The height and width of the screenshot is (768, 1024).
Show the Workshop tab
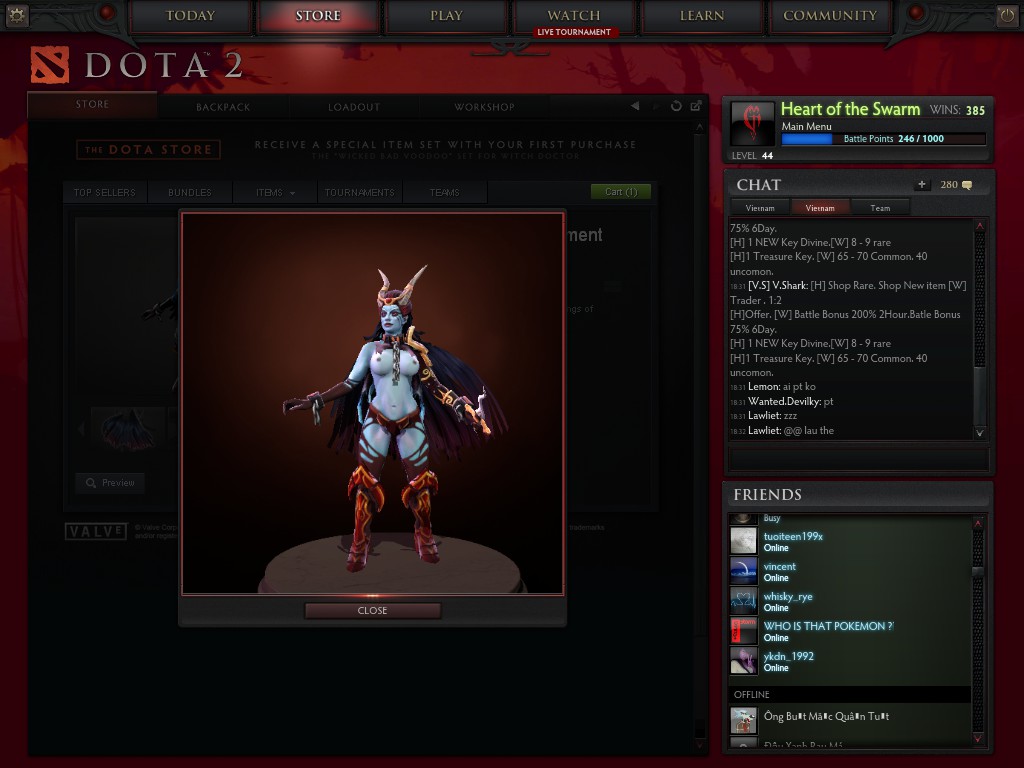(484, 107)
